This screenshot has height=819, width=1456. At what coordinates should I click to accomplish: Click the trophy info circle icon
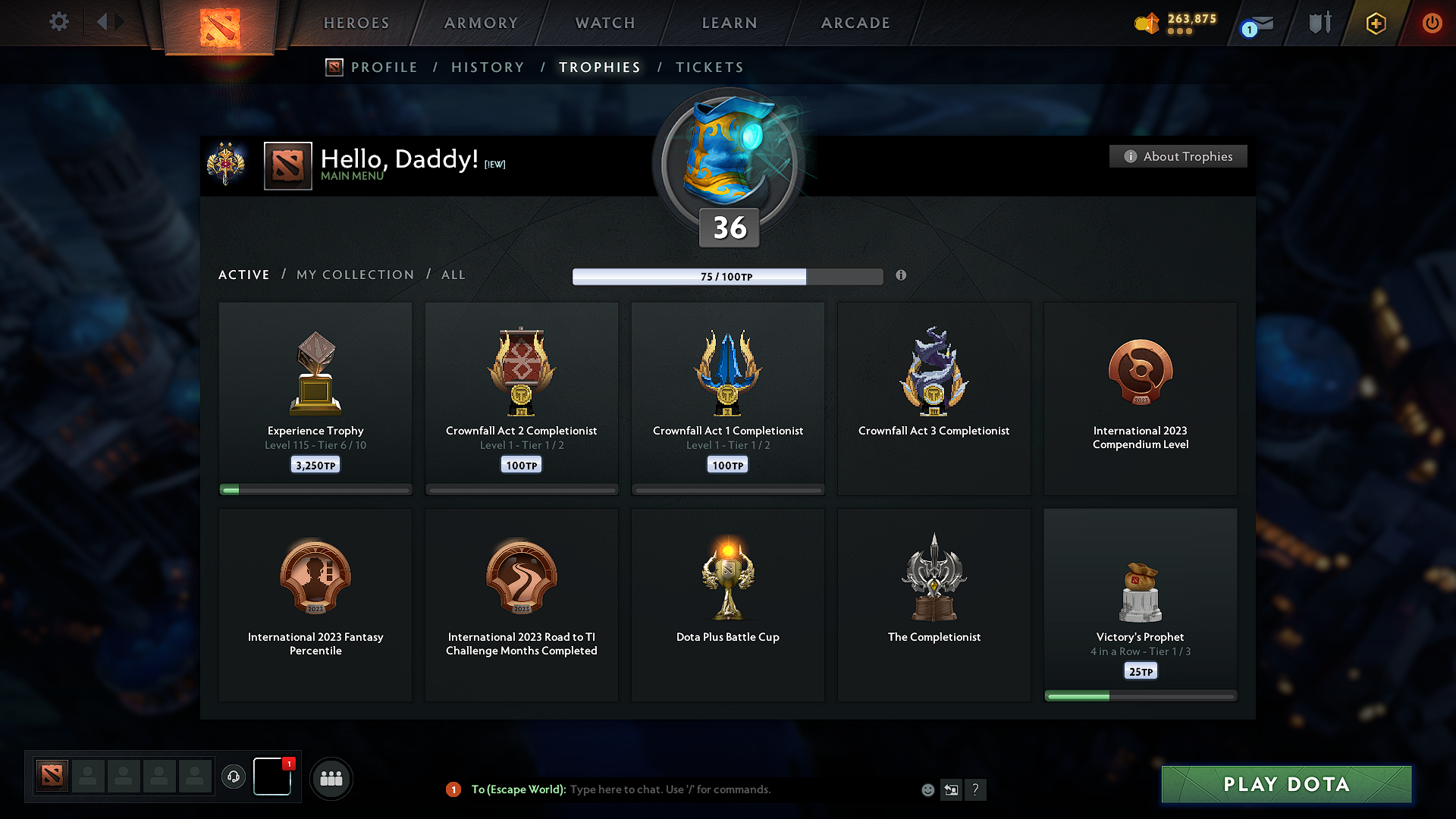902,276
